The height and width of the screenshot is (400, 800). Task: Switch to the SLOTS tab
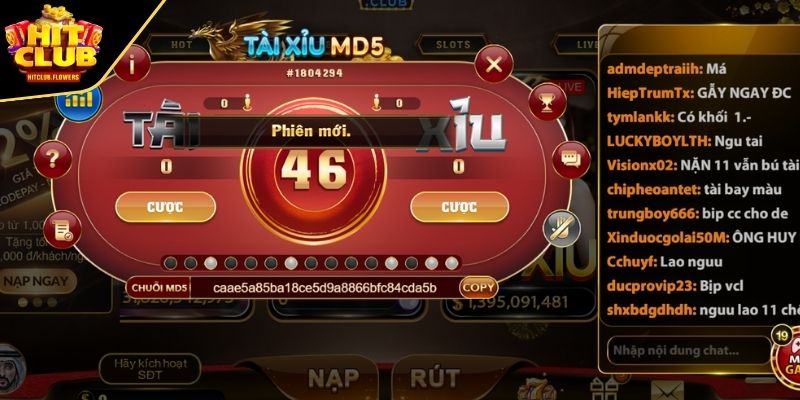[445, 45]
